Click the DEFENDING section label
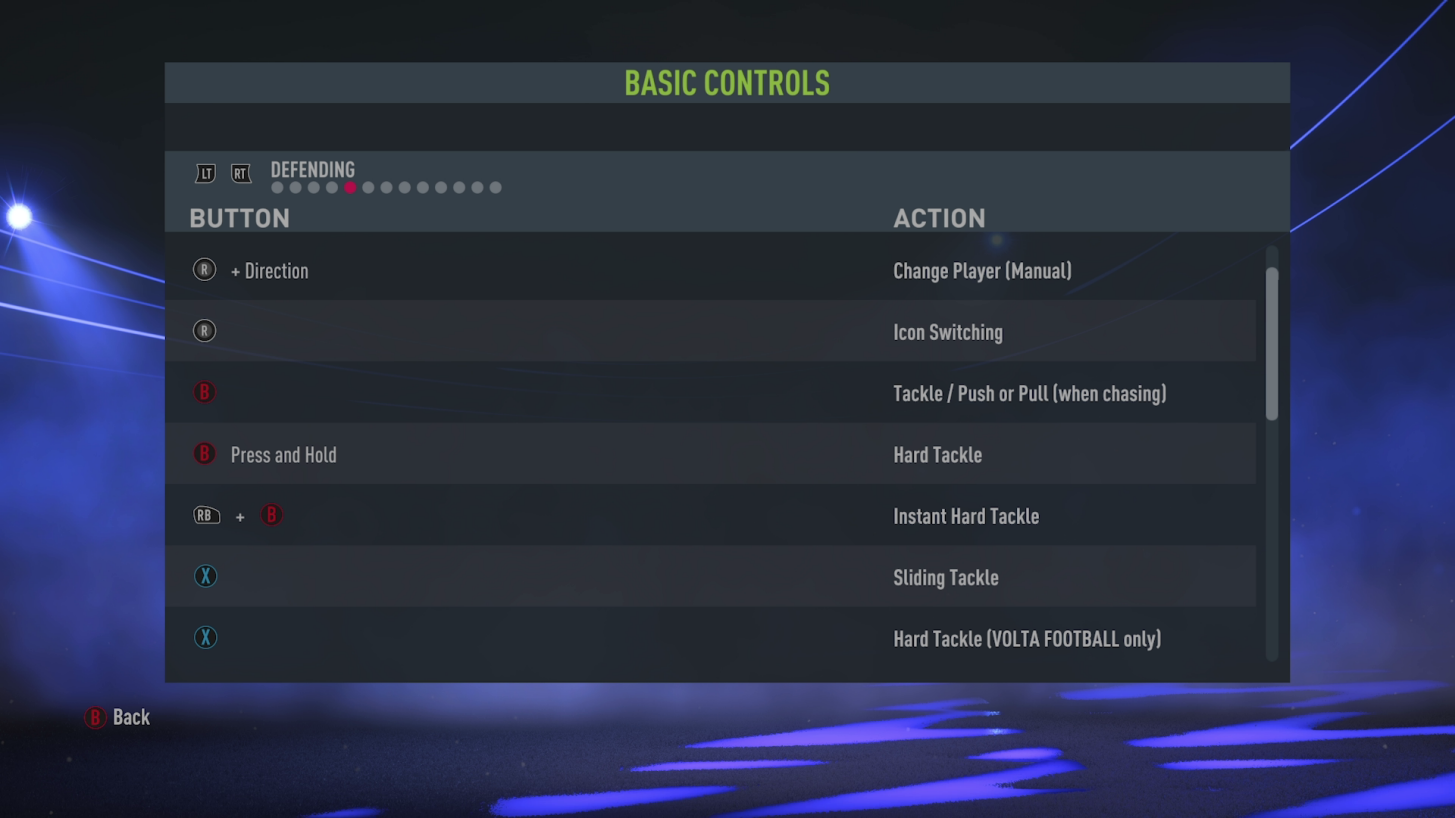 [x=313, y=170]
